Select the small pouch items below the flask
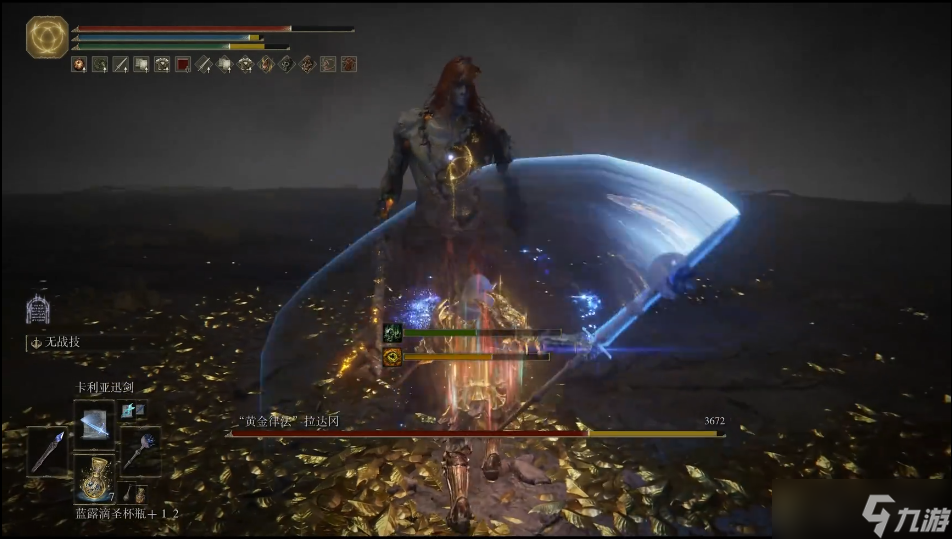 [131, 495]
